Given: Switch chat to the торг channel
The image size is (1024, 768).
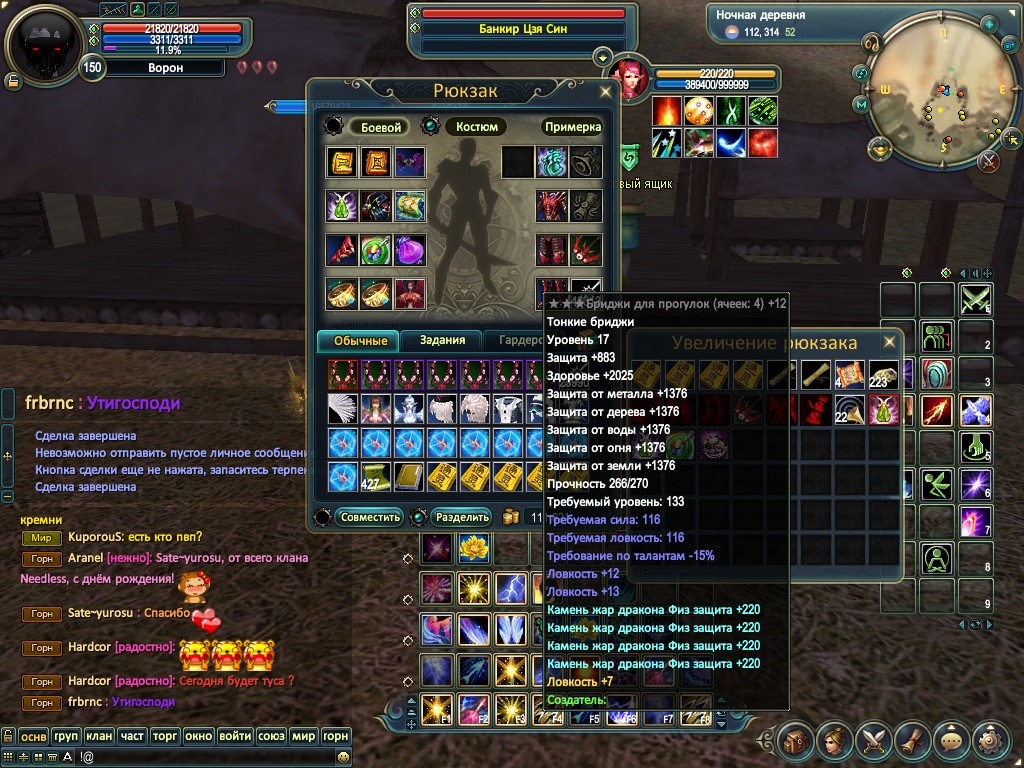Looking at the screenshot, I should 165,736.
